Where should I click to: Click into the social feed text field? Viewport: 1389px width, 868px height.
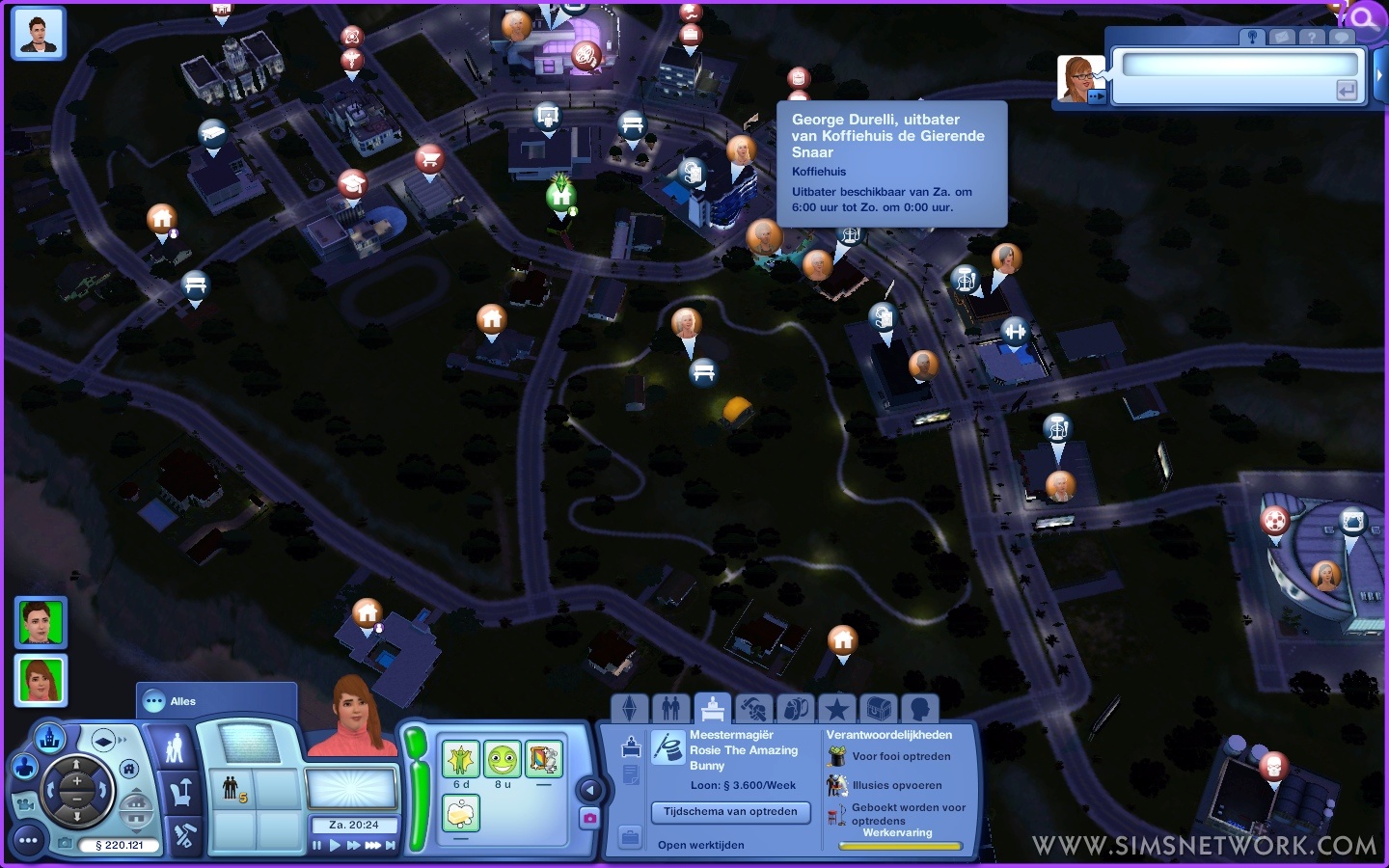[x=1239, y=66]
